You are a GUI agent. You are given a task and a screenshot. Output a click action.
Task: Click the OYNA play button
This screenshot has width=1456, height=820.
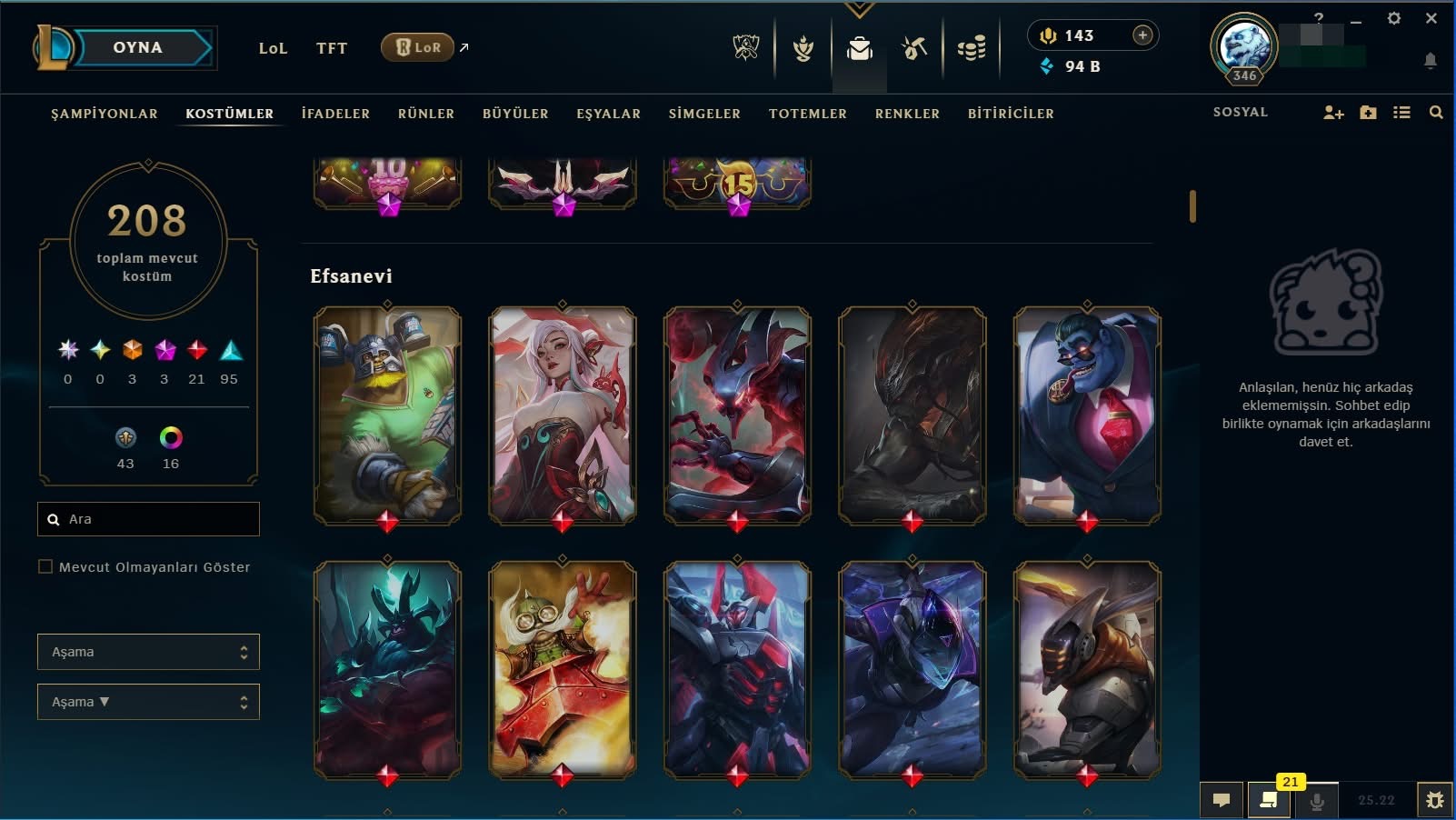138,48
